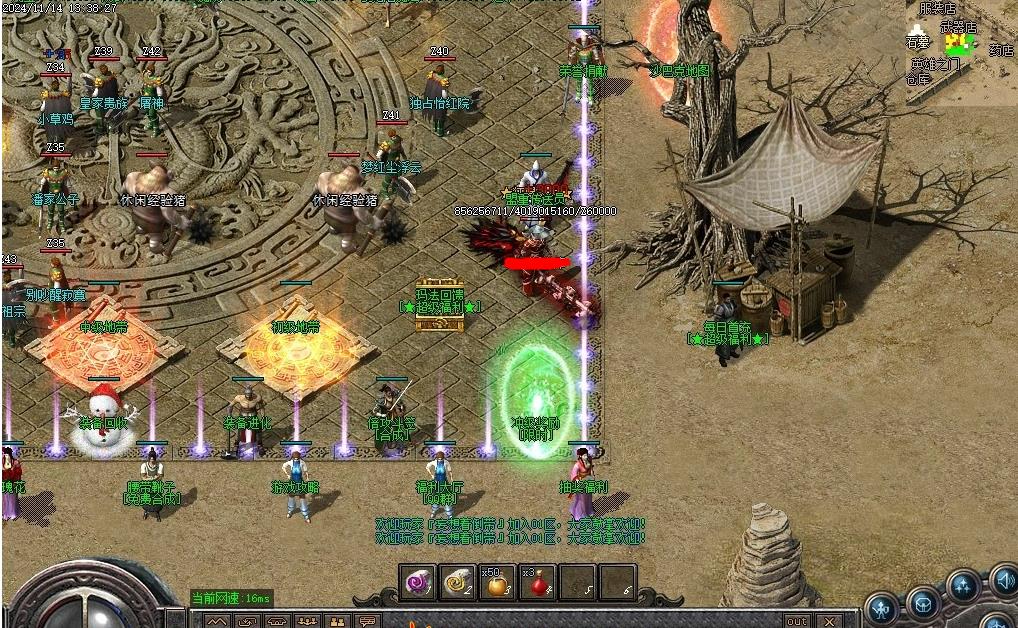Open chat with the speech bubble icon
The width and height of the screenshot is (1018, 628).
368,621
